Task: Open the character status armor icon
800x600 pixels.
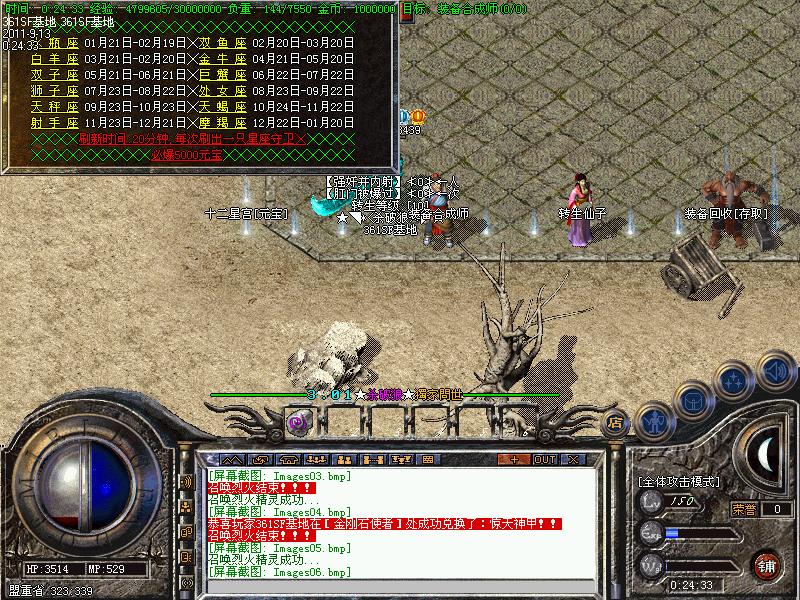Action: tap(654, 420)
